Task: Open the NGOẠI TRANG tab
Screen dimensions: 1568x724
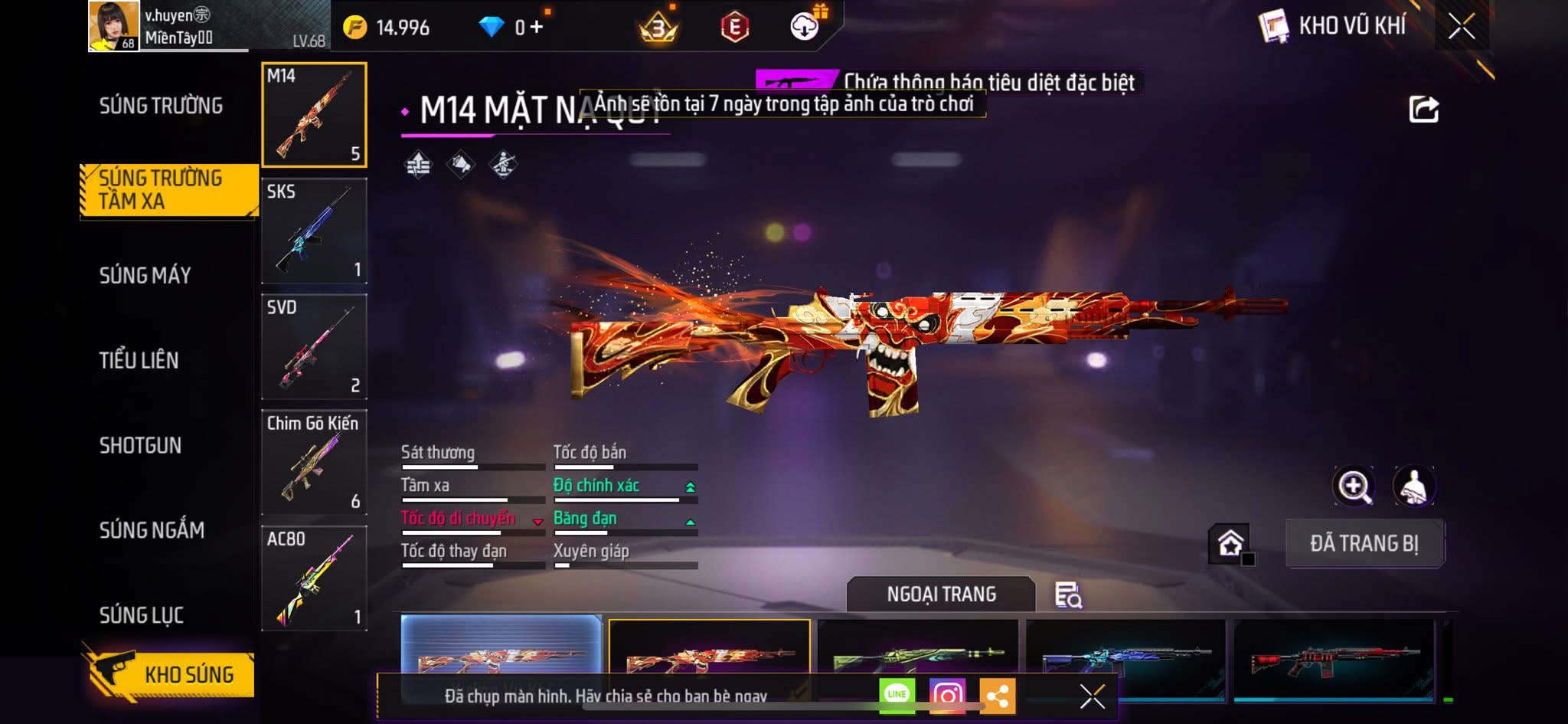Action: point(941,595)
